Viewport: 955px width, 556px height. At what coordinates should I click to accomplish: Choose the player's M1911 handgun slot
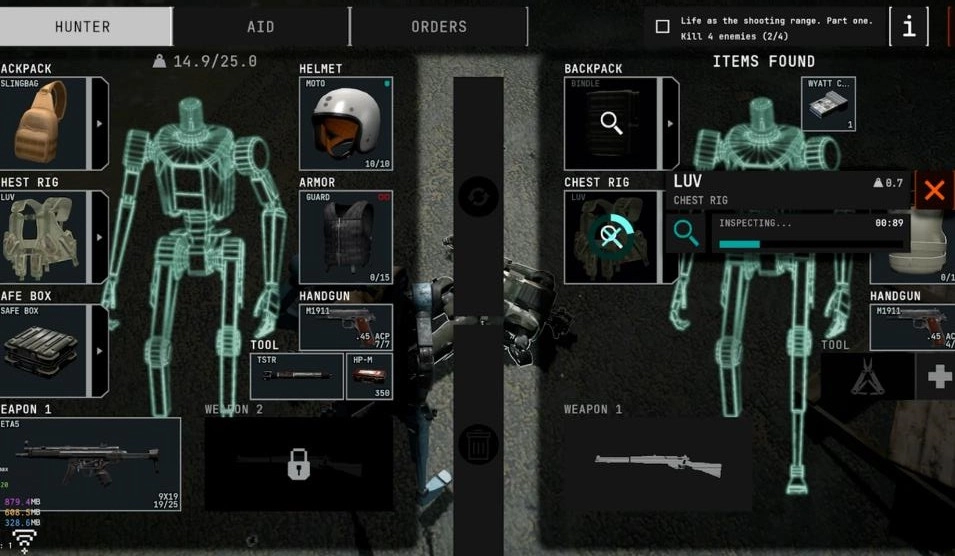pyautogui.click(x=345, y=327)
